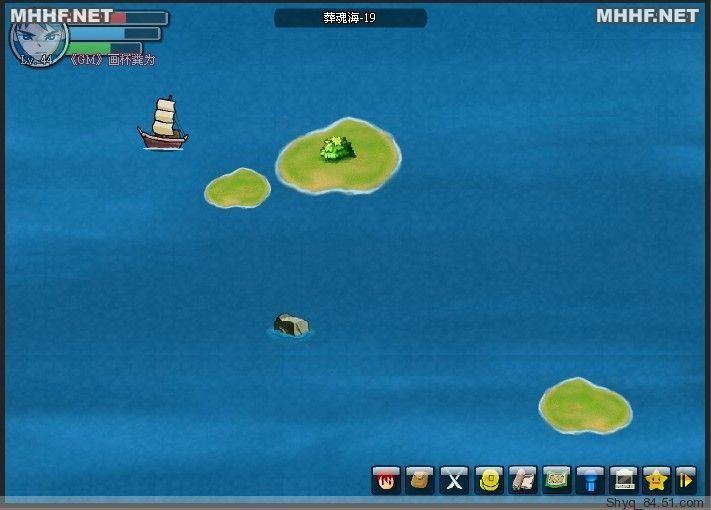Select the yellow star icon

tap(657, 480)
